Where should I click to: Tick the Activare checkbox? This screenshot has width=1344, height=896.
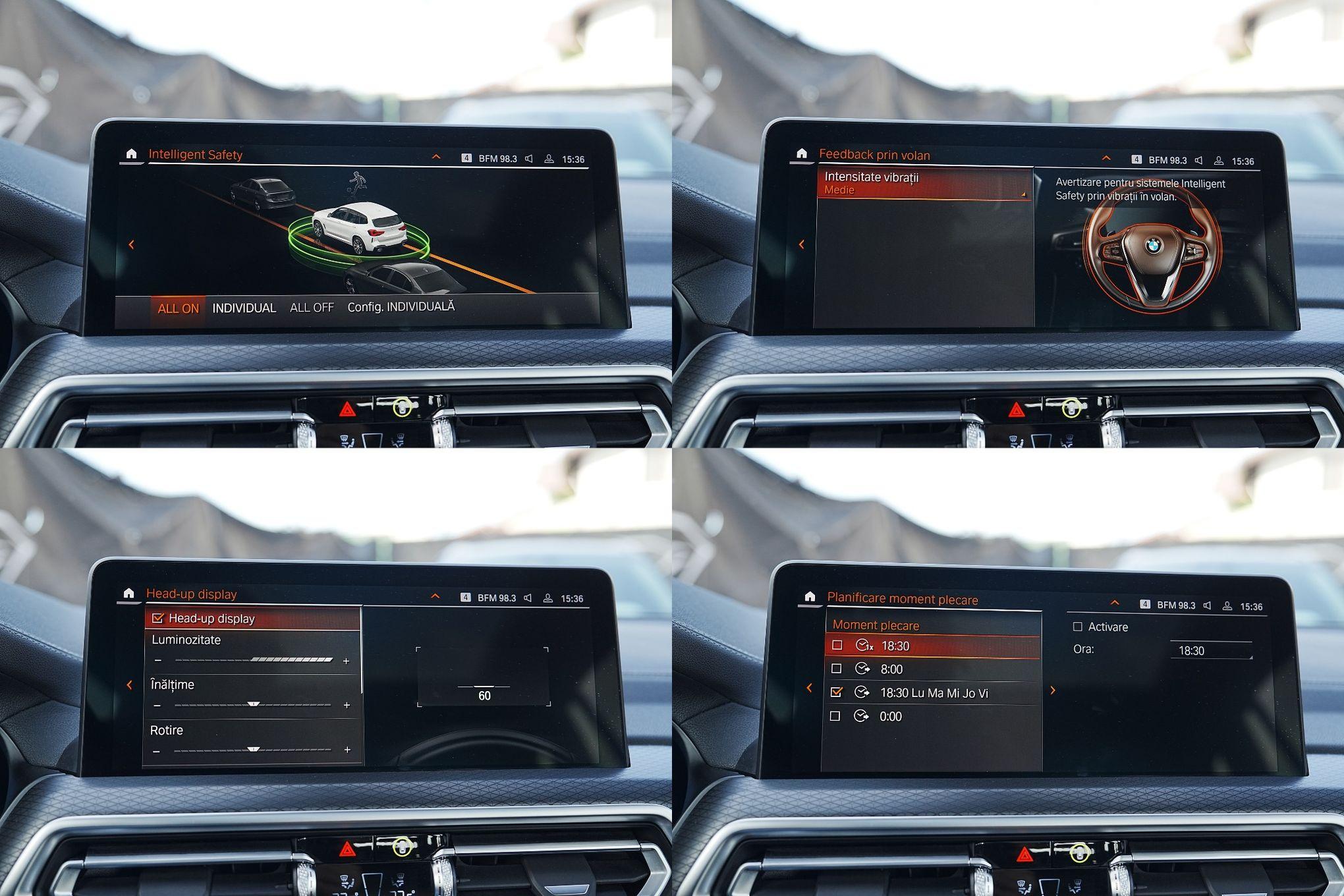click(x=1078, y=627)
